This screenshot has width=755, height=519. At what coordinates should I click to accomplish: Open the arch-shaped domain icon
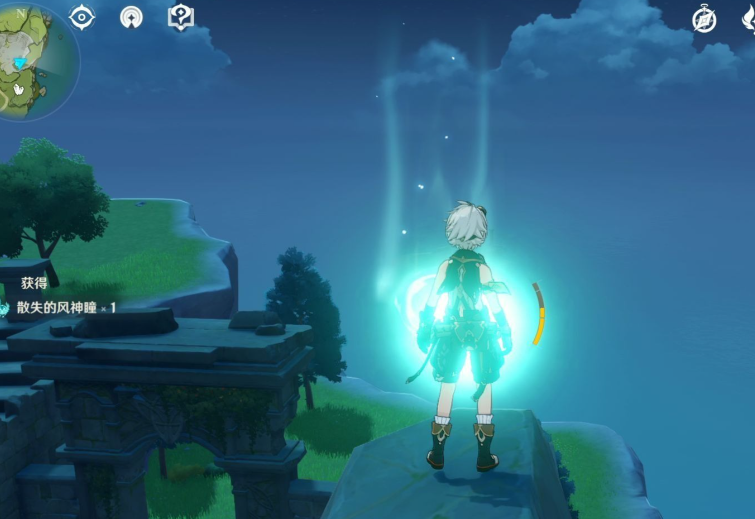131,17
